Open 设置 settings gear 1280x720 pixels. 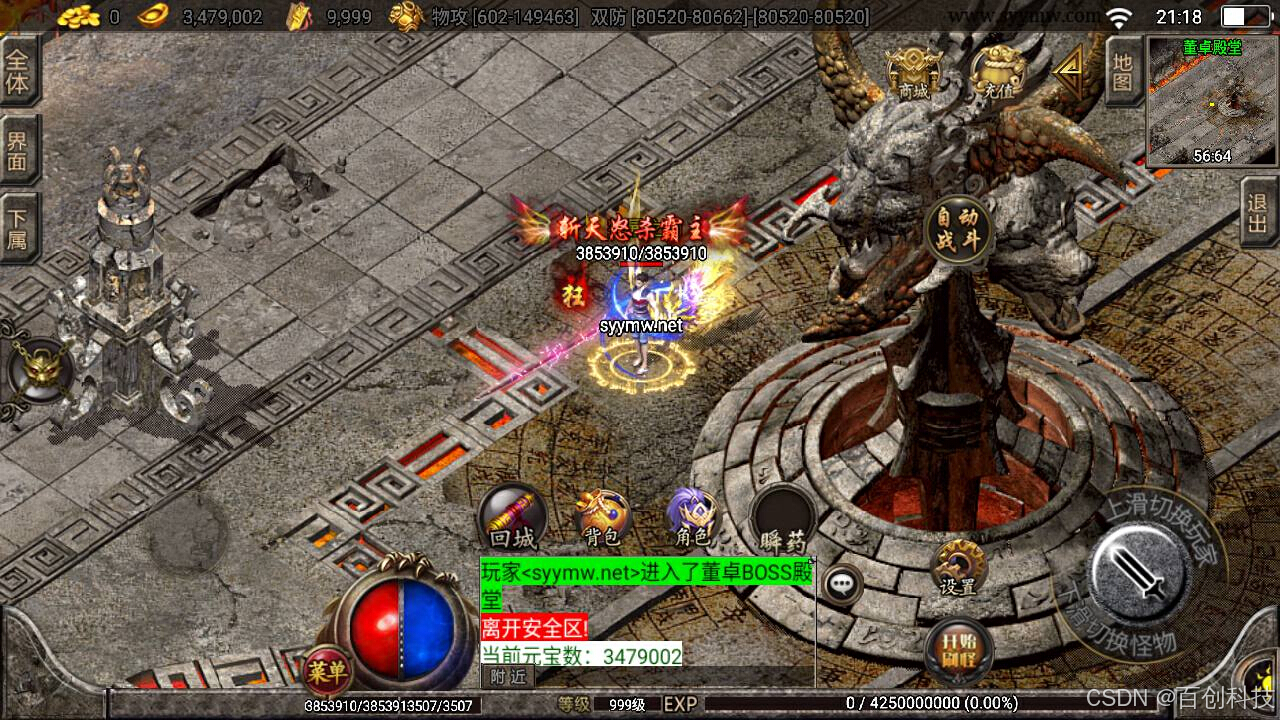click(x=957, y=568)
